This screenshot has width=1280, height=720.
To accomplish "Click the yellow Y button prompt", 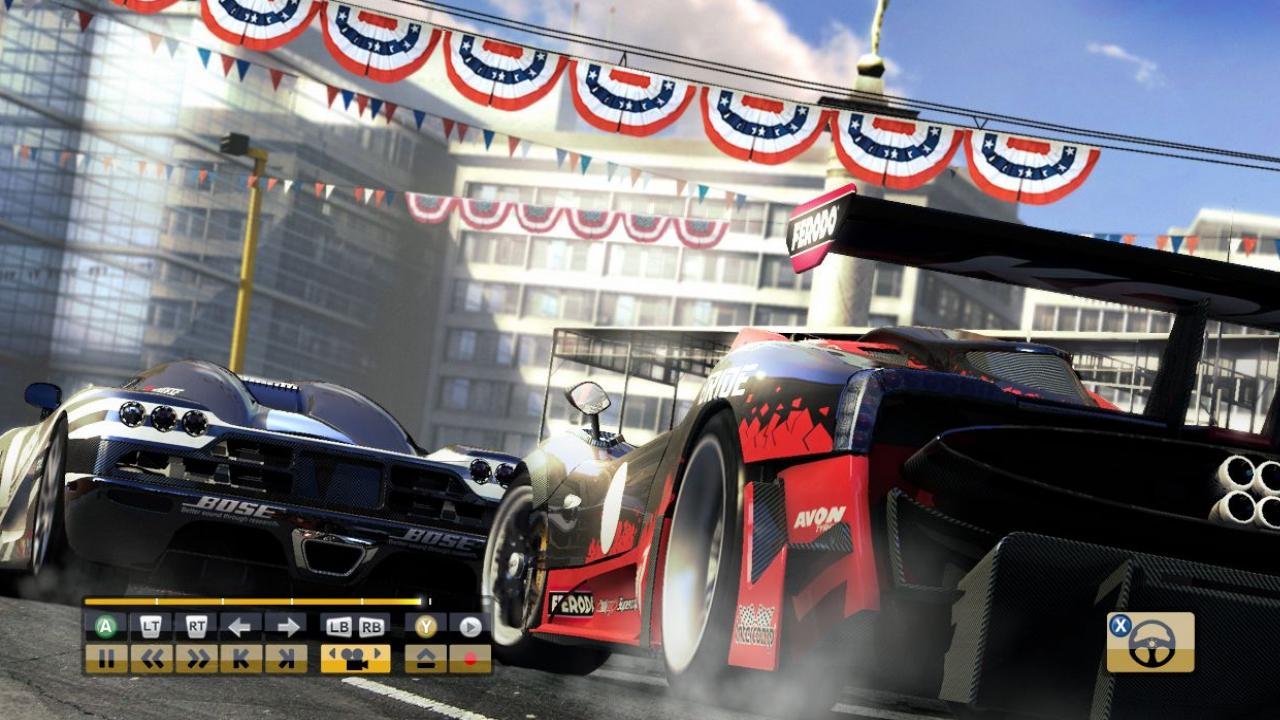I will pyautogui.click(x=425, y=627).
